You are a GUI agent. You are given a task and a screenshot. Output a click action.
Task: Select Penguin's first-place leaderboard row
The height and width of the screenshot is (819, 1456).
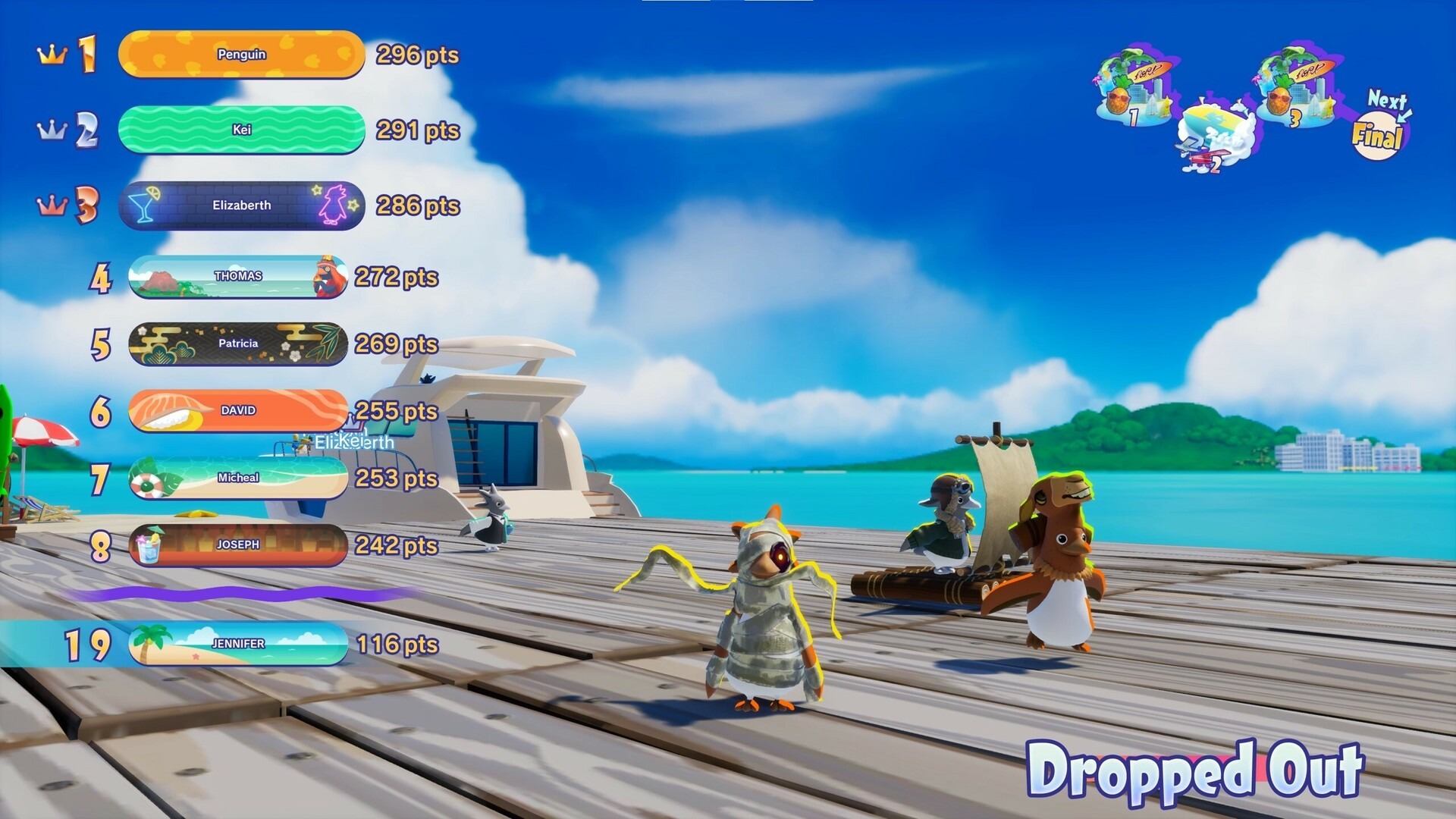[x=241, y=55]
